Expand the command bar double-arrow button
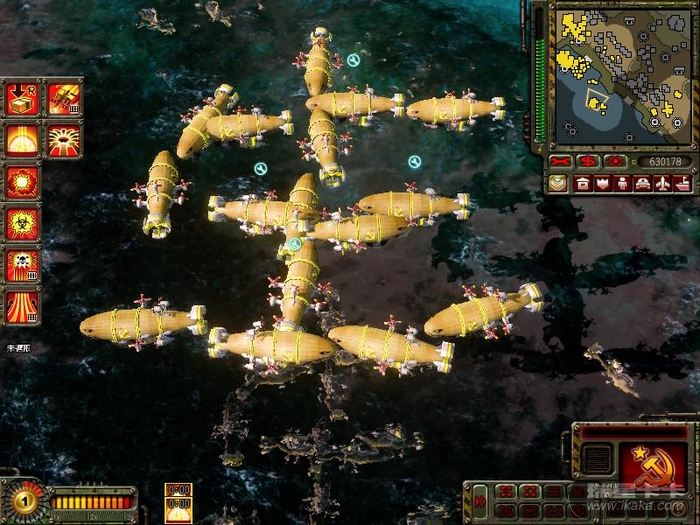This screenshot has width=700, height=525. click(480, 499)
